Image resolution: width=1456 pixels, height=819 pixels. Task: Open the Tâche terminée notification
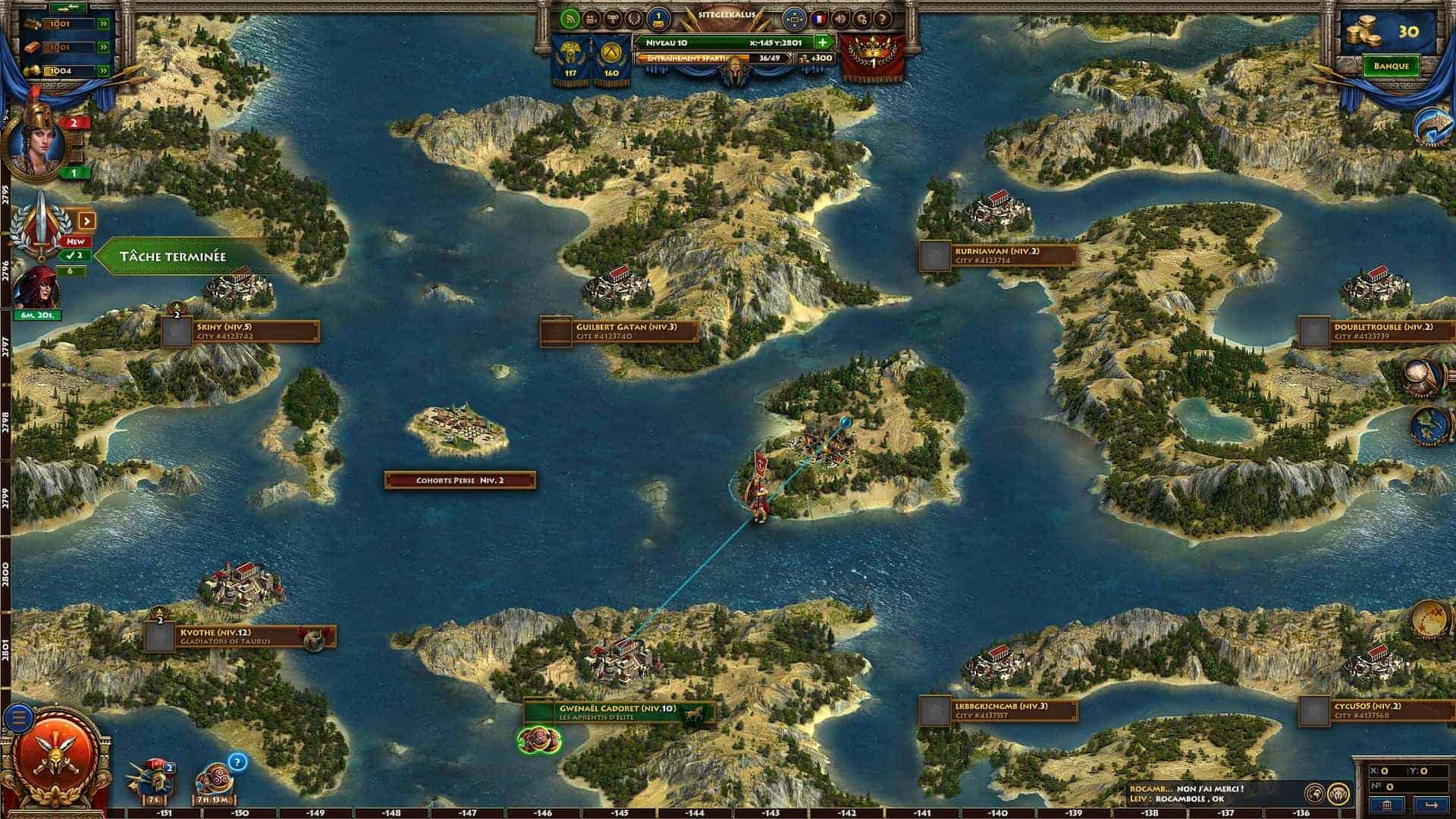pos(182,256)
